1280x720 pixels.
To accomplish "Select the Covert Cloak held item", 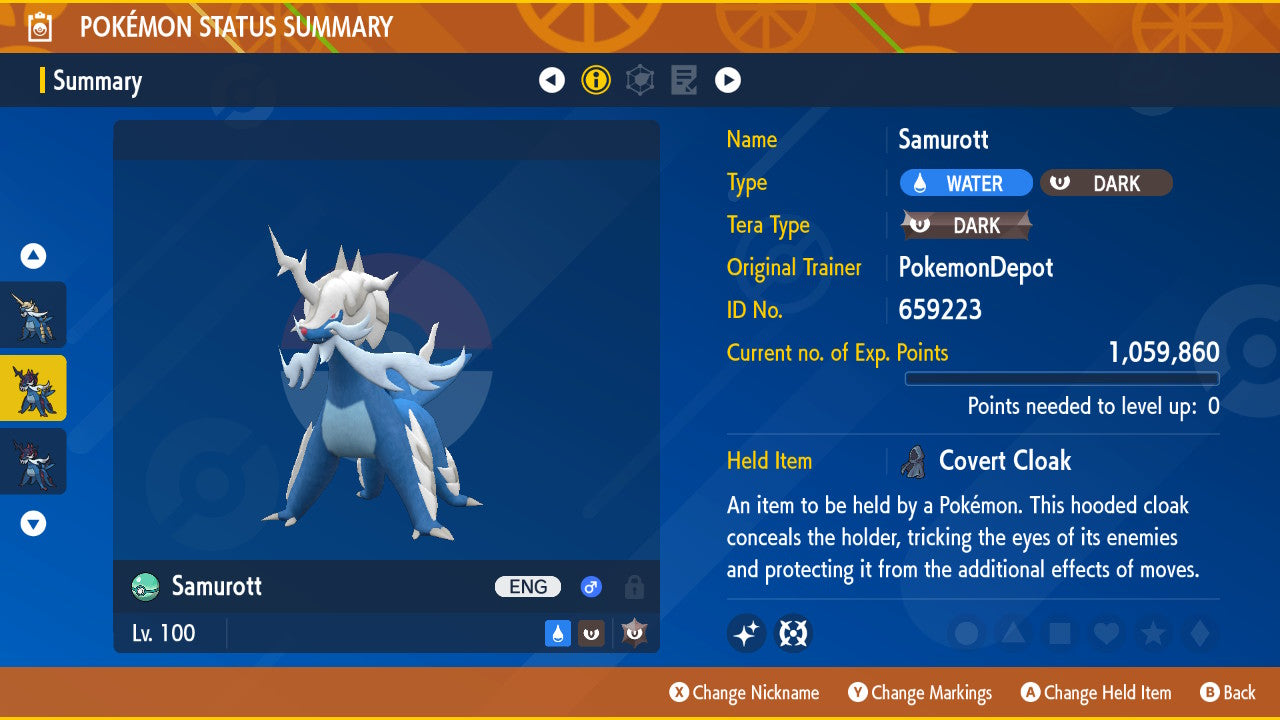I will (x=1004, y=461).
